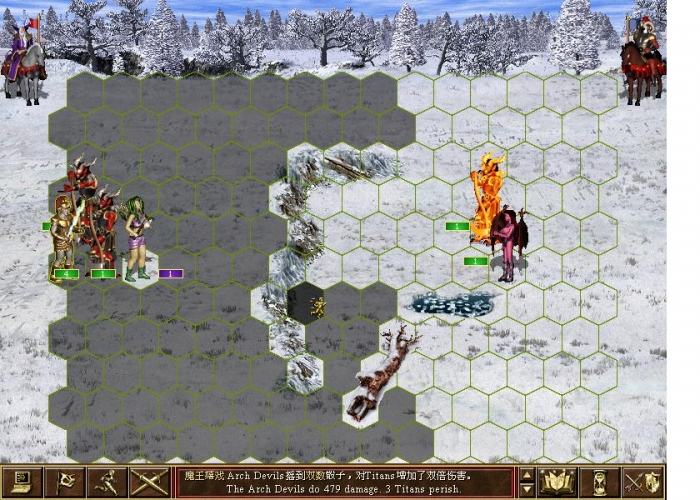Toggle auto-combat with the crossed swords button
The width and height of the screenshot is (700, 500).
[149, 482]
